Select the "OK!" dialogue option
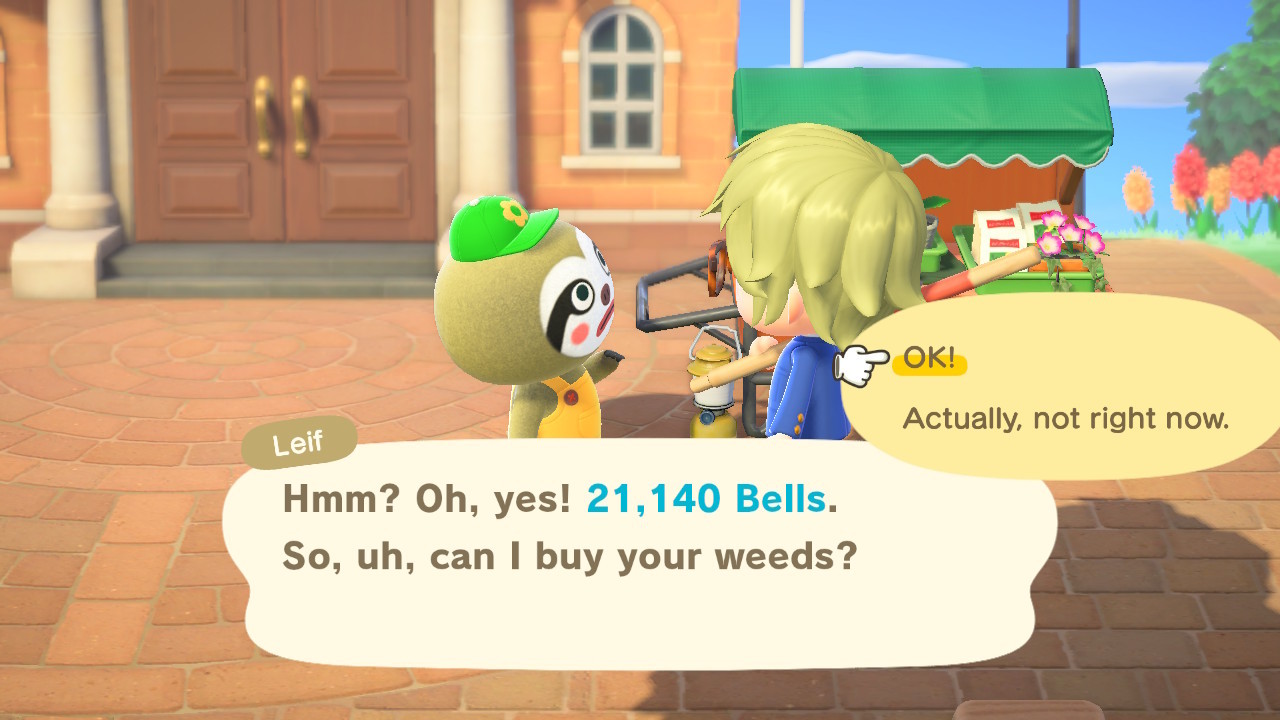The height and width of the screenshot is (720, 1280). 931,360
